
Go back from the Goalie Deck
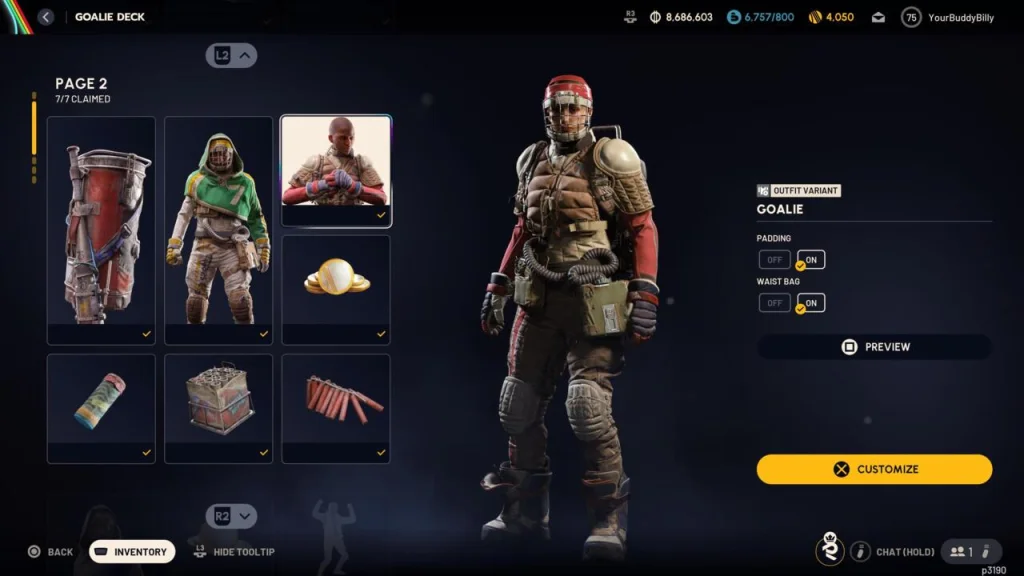(x=46, y=17)
